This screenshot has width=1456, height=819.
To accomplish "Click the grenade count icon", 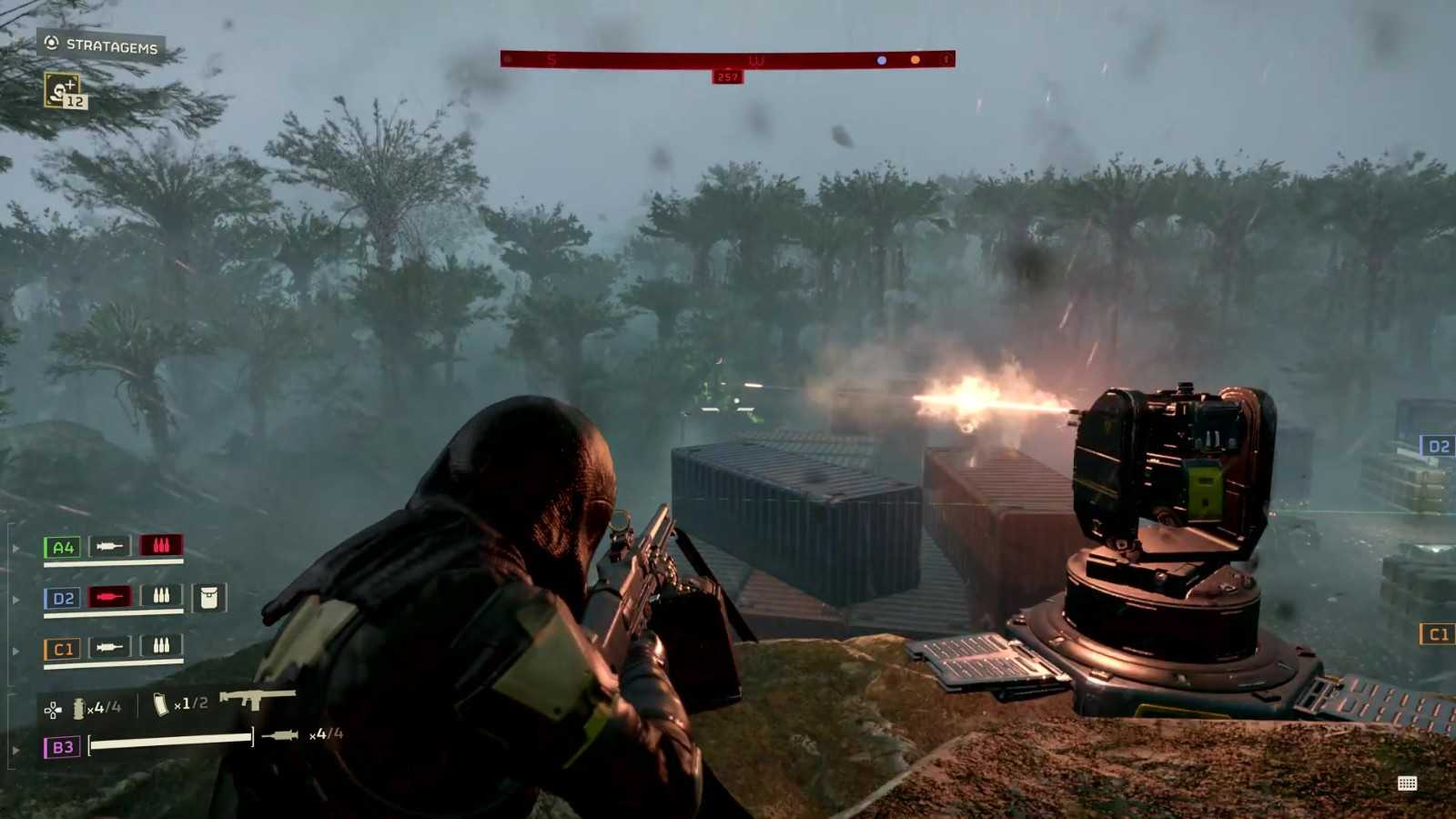I will click(79, 707).
